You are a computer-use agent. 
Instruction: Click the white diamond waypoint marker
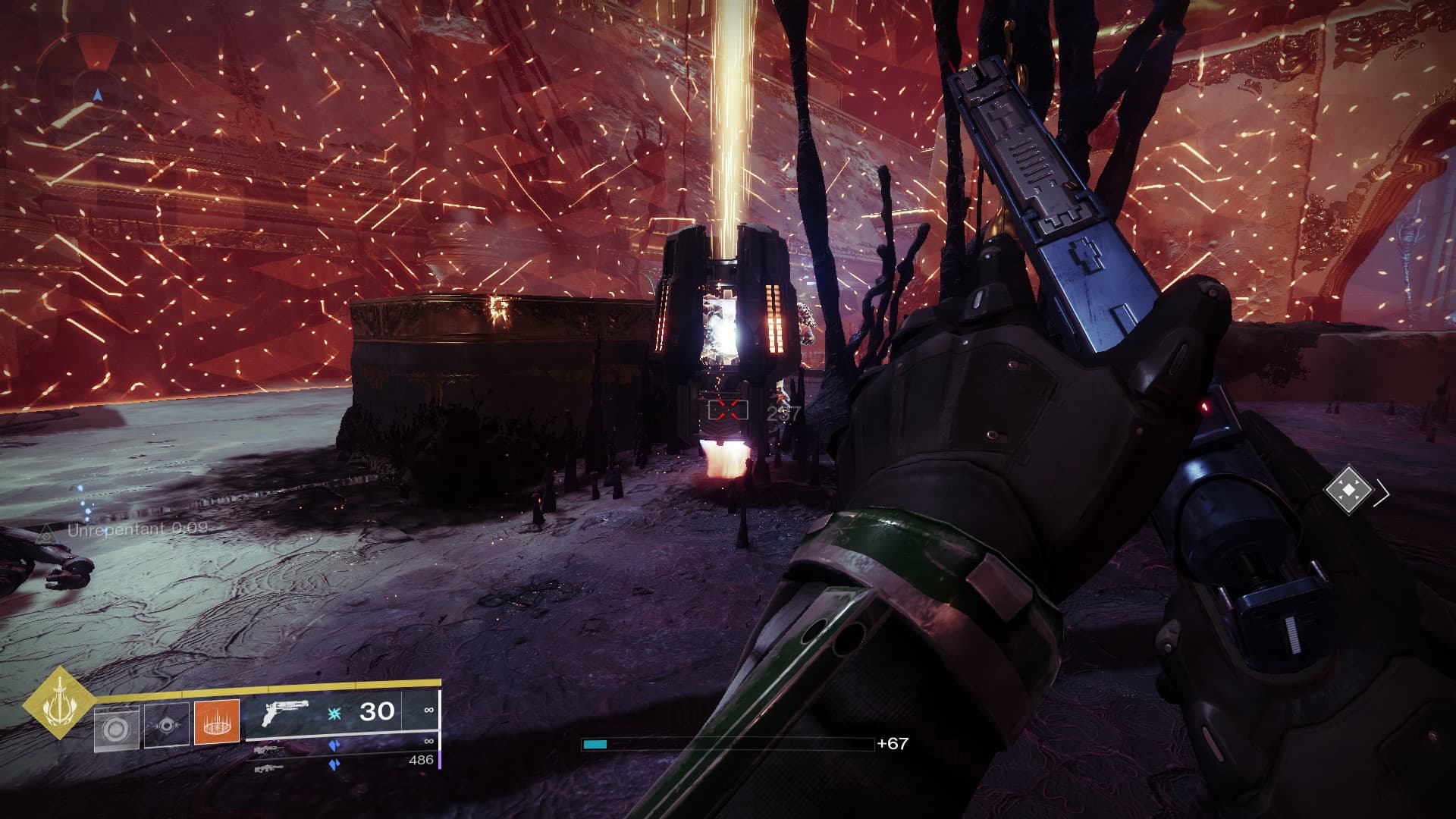pos(1349,491)
